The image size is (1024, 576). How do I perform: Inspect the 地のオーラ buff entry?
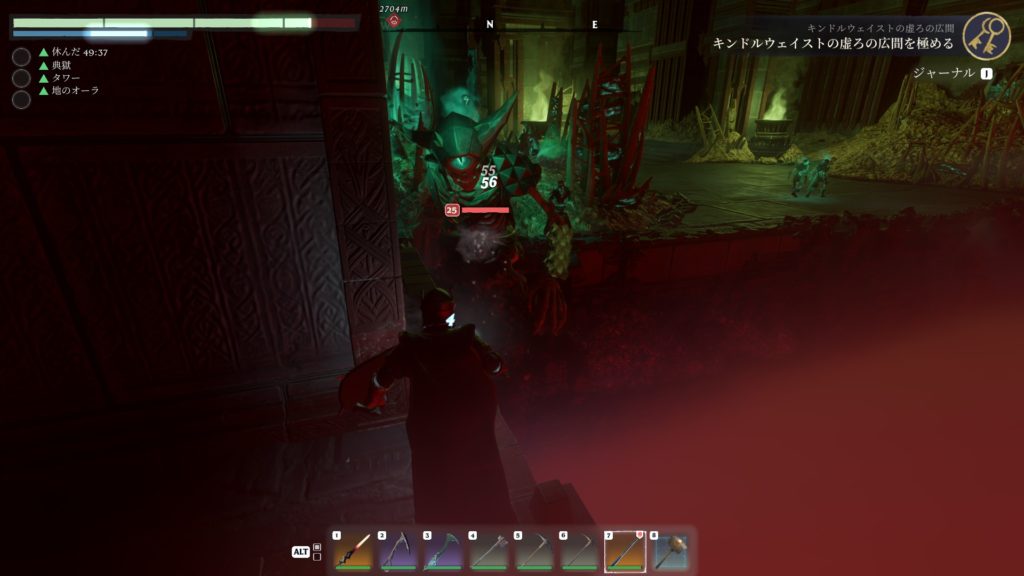75,91
